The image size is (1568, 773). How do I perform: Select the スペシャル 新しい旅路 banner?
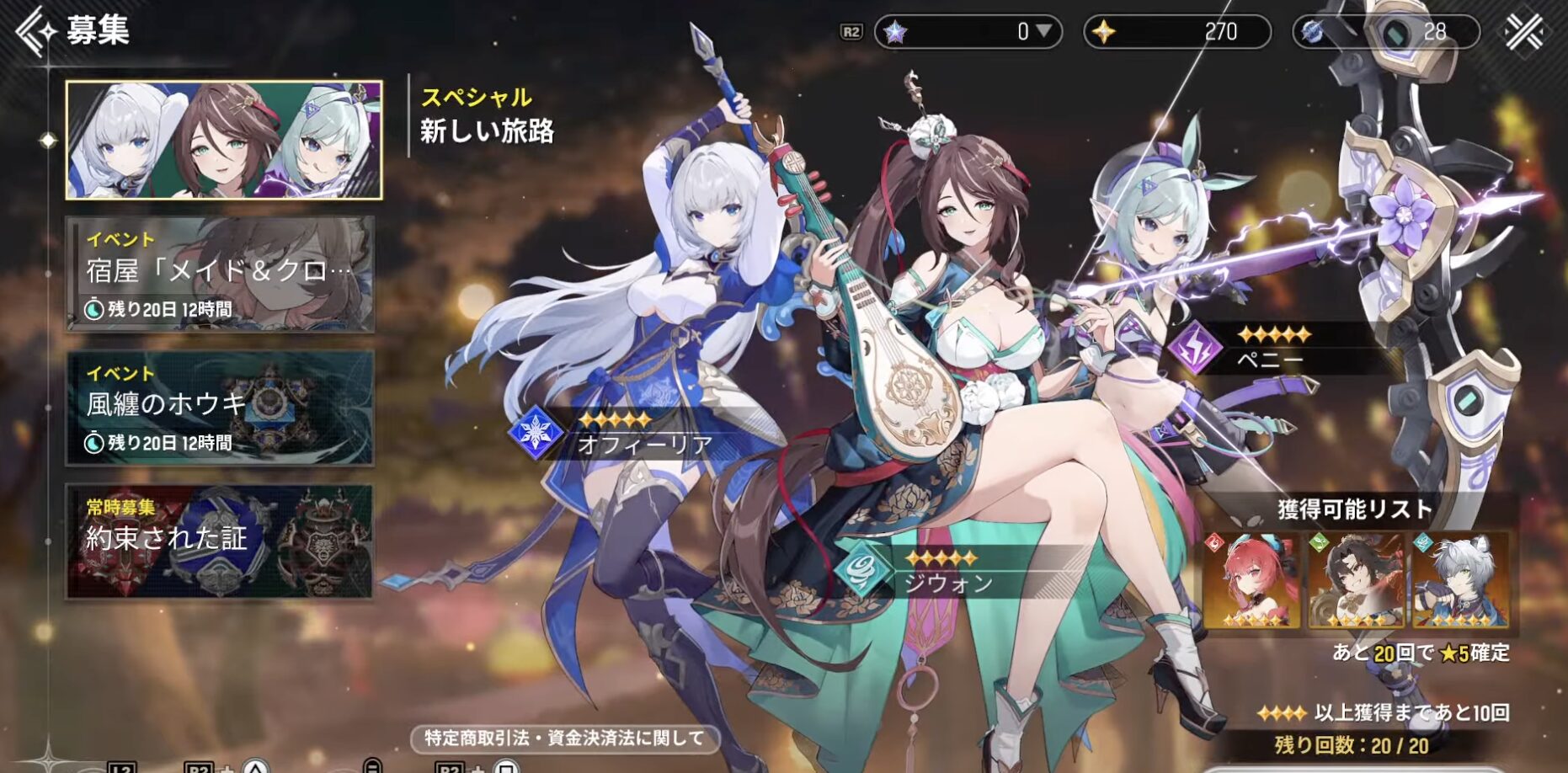[224, 140]
